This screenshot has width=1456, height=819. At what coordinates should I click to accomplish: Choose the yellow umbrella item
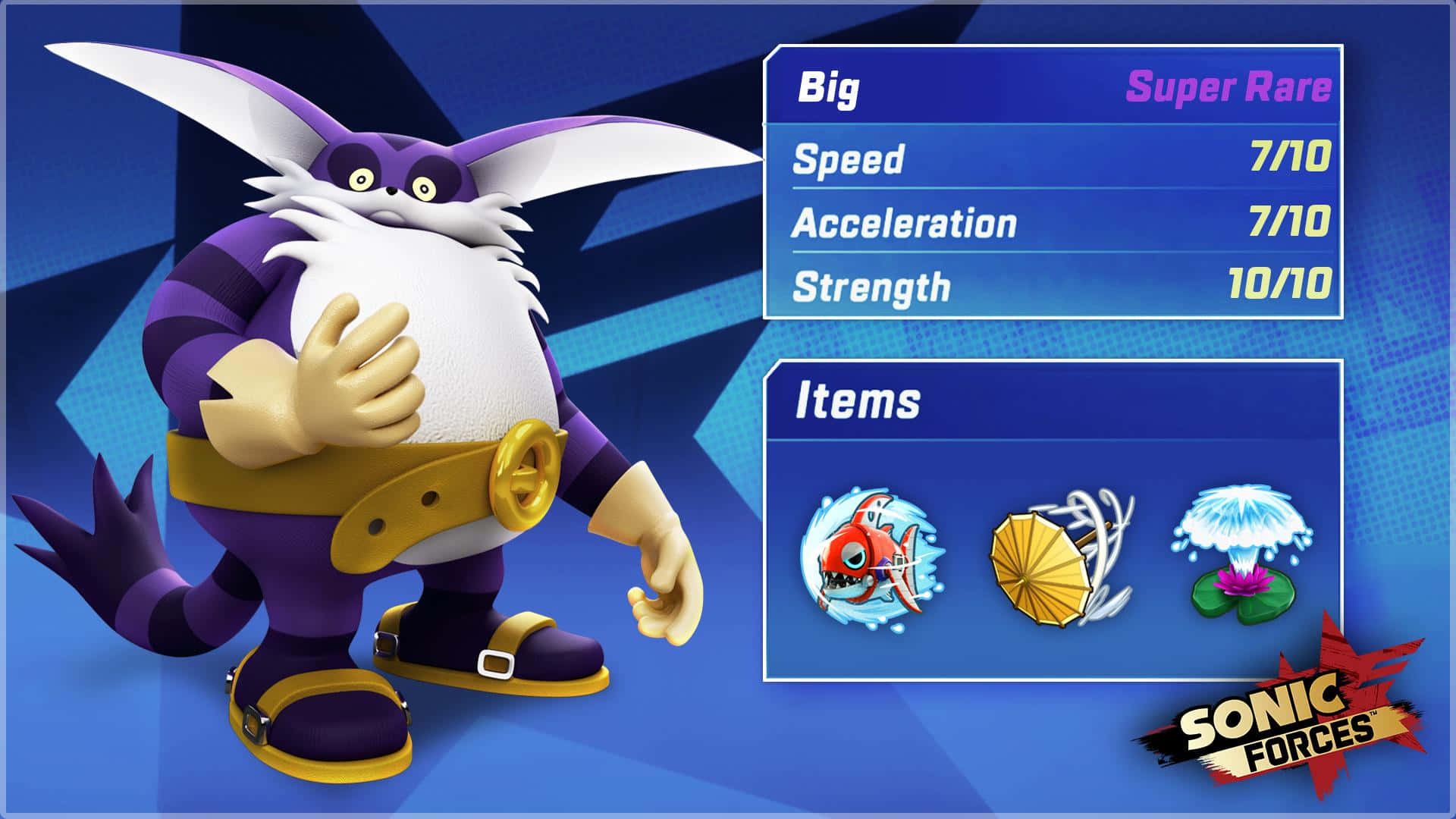(1059, 560)
